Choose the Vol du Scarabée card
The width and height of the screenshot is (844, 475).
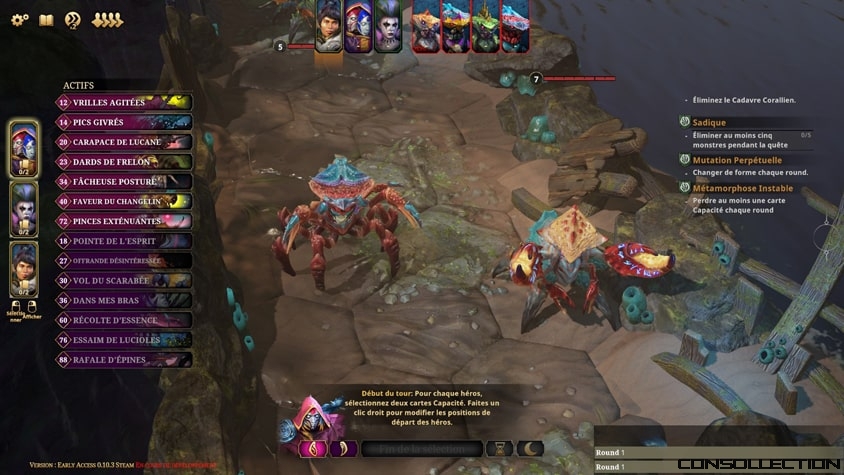[124, 281]
